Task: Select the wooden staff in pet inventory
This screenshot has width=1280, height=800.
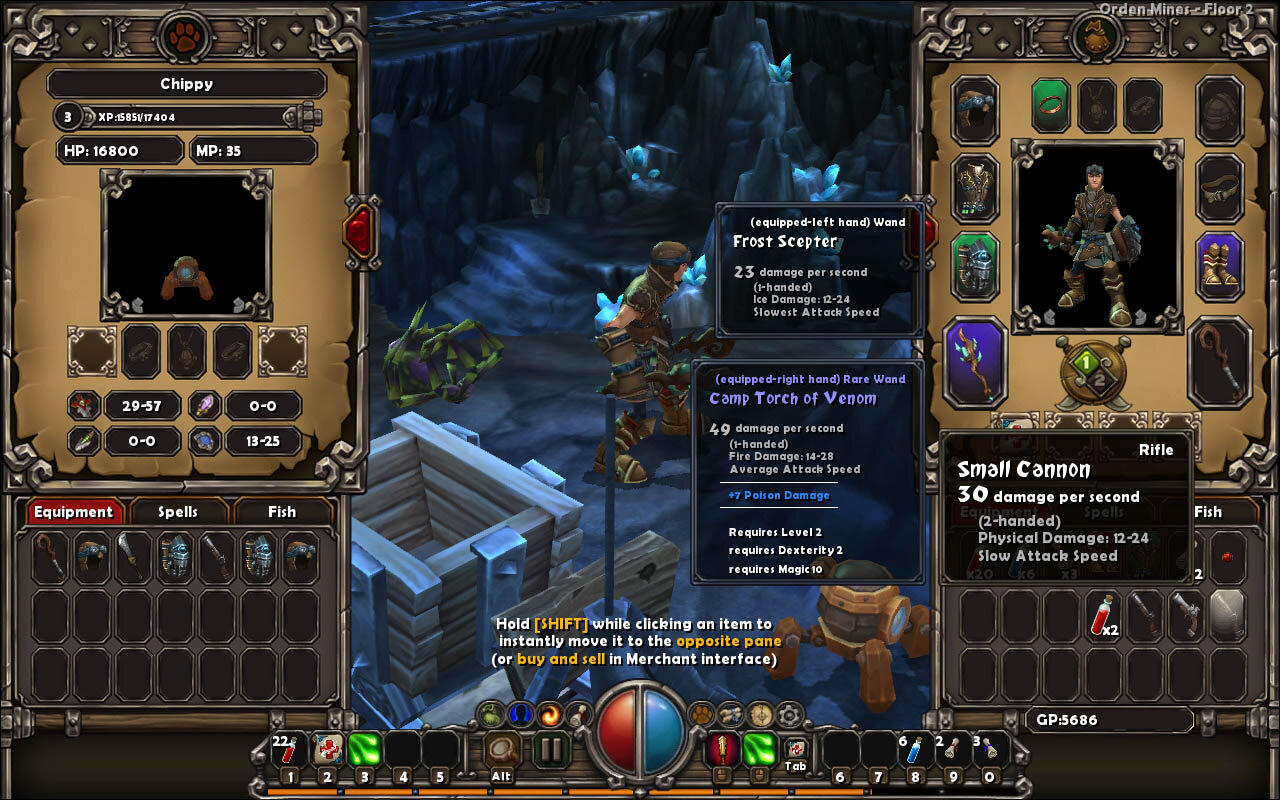Action: pos(50,556)
